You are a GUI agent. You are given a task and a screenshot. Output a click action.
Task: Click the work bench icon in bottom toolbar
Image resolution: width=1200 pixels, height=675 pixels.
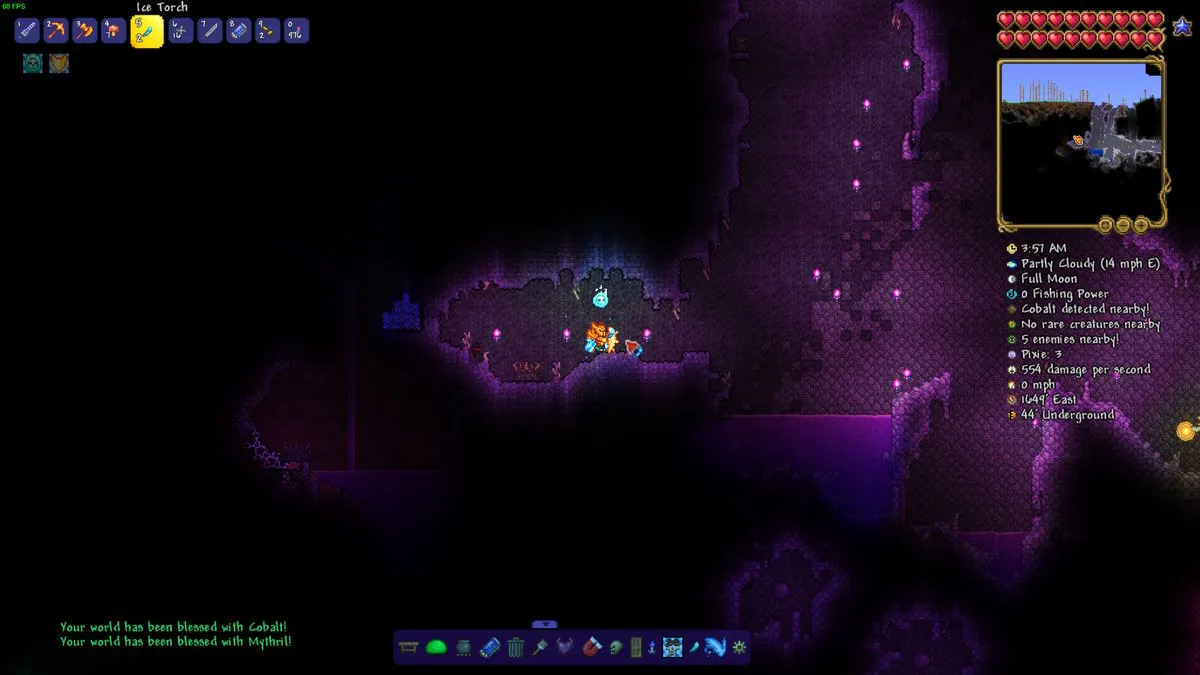pyautogui.click(x=409, y=647)
